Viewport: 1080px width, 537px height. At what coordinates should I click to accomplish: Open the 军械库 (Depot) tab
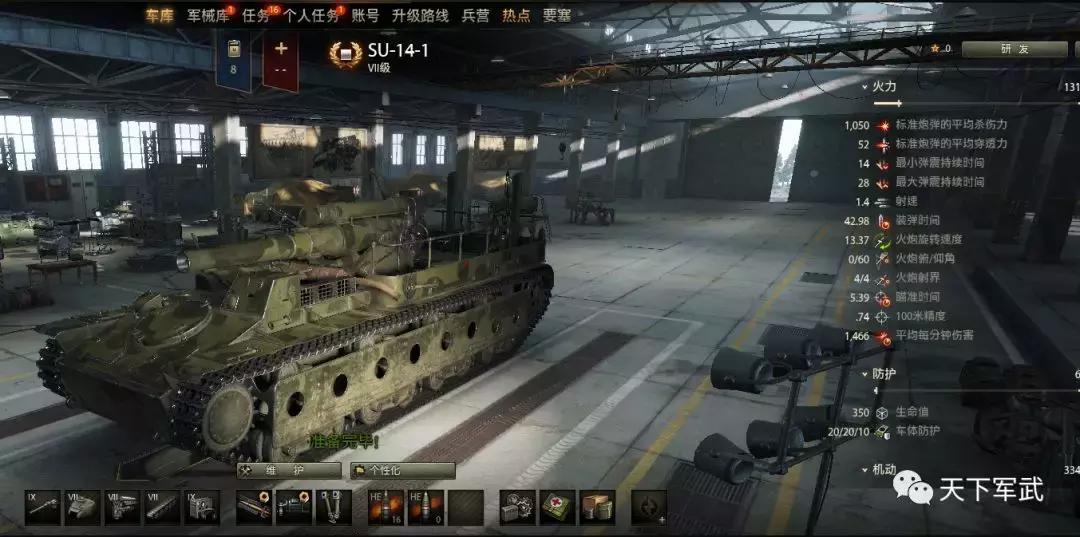[x=206, y=16]
